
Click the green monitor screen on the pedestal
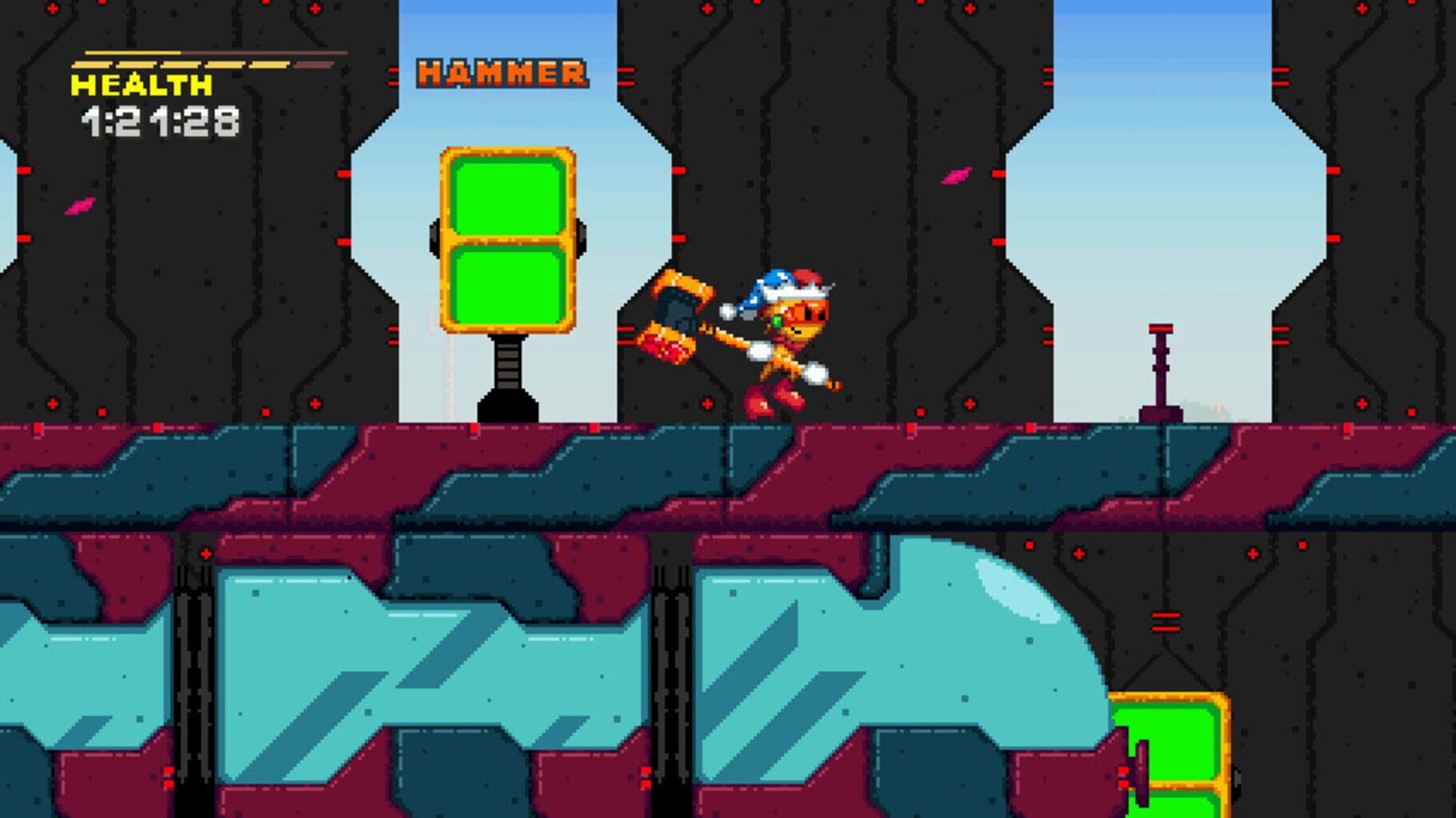[x=506, y=240]
